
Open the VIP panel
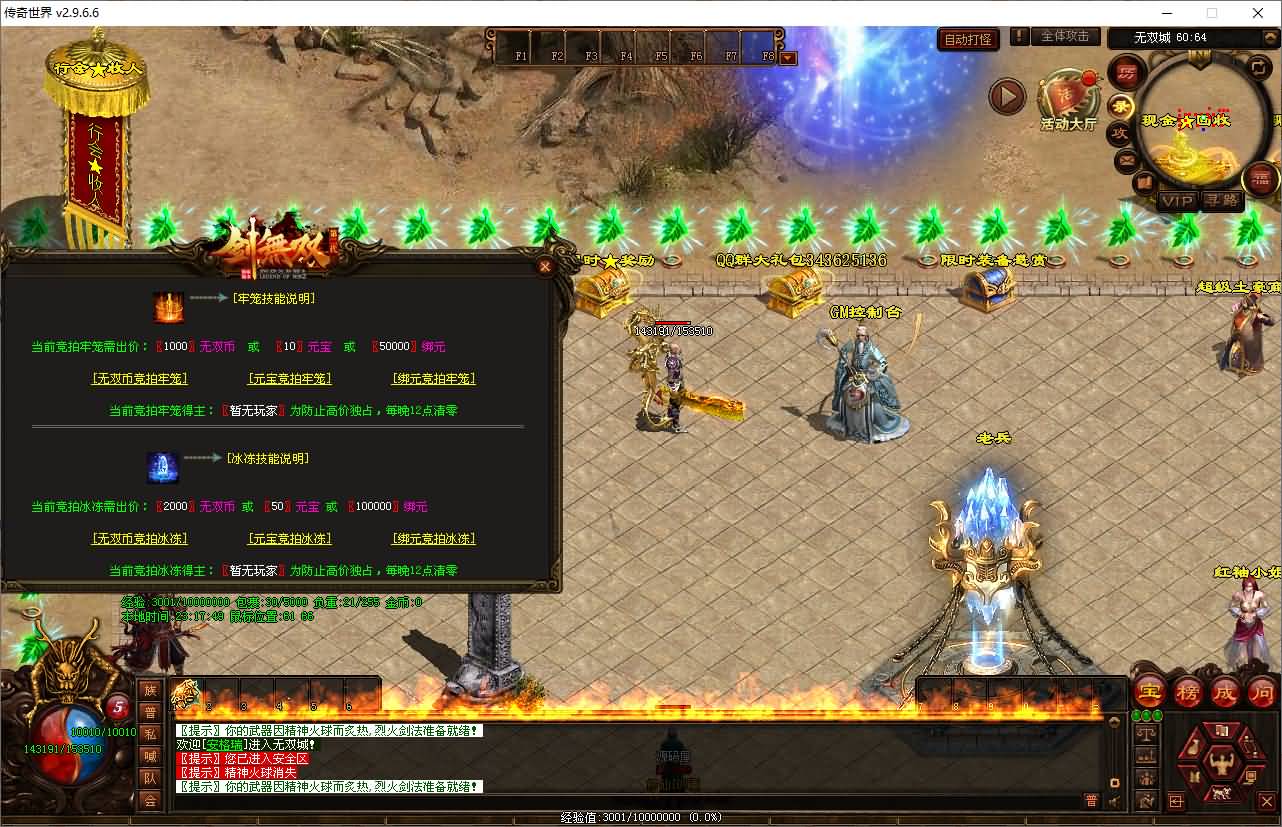pos(1177,200)
